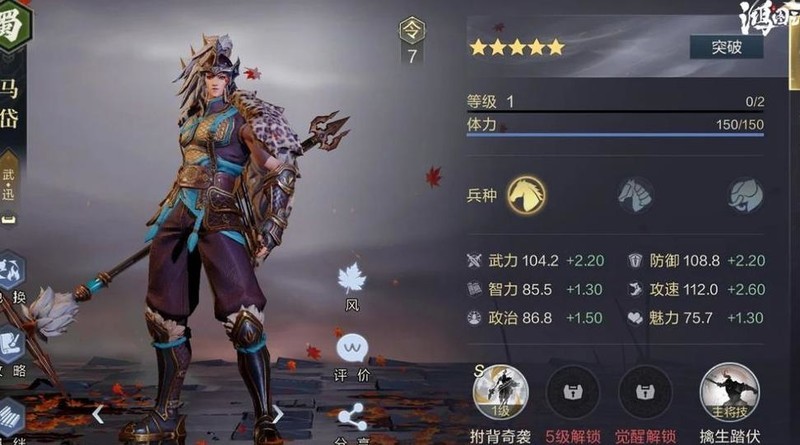Tap the share icon
This screenshot has width=800, height=445.
point(351,416)
